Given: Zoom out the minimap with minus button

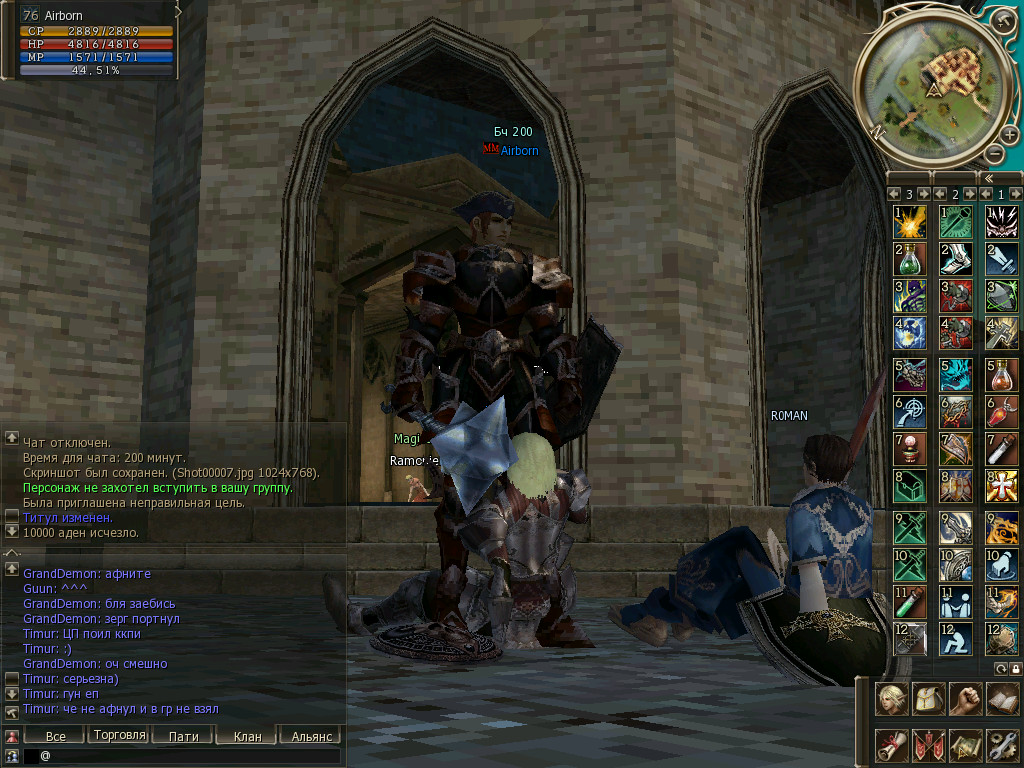Looking at the screenshot, I should coord(994,154).
